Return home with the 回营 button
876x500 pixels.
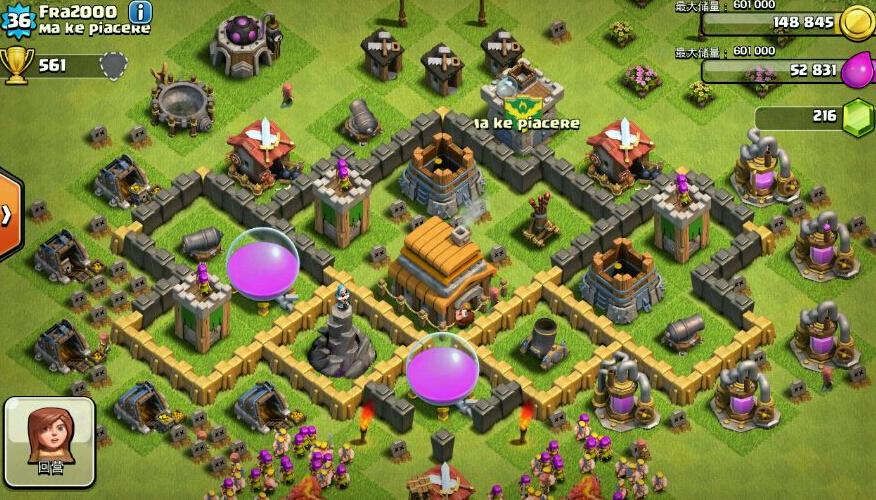(x=49, y=442)
